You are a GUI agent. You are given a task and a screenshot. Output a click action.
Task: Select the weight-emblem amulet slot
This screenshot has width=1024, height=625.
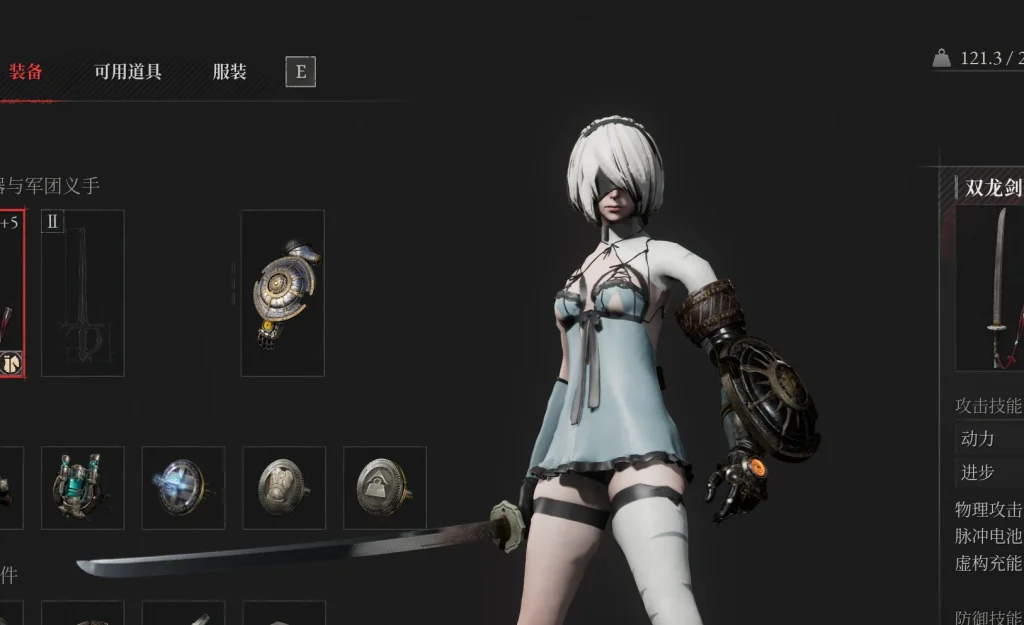point(384,487)
